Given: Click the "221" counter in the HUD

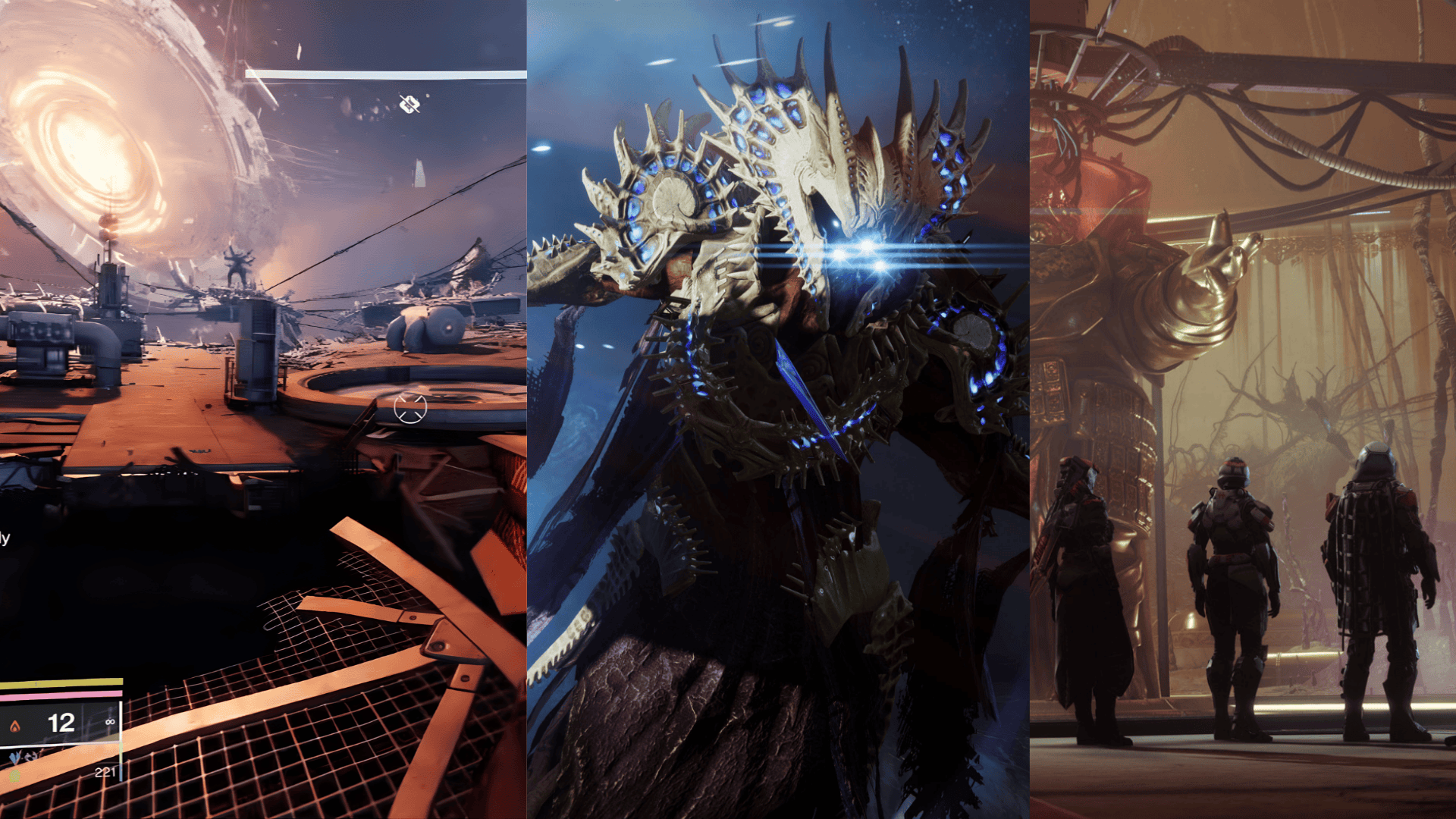Looking at the screenshot, I should [105, 772].
